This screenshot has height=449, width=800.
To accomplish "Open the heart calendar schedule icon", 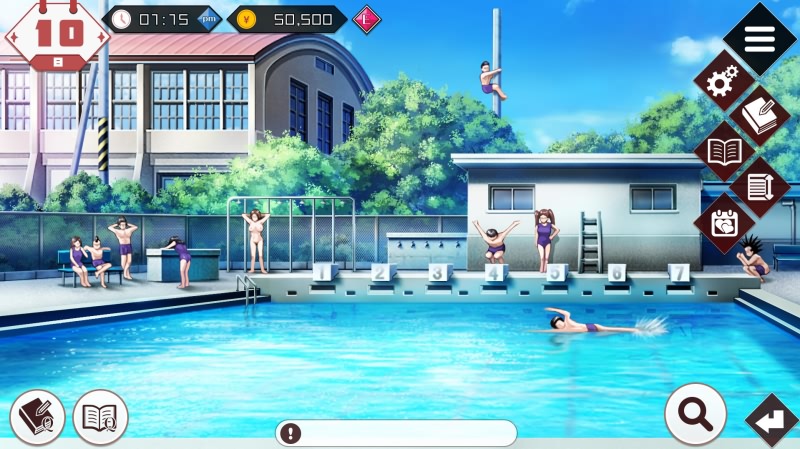I will (724, 222).
